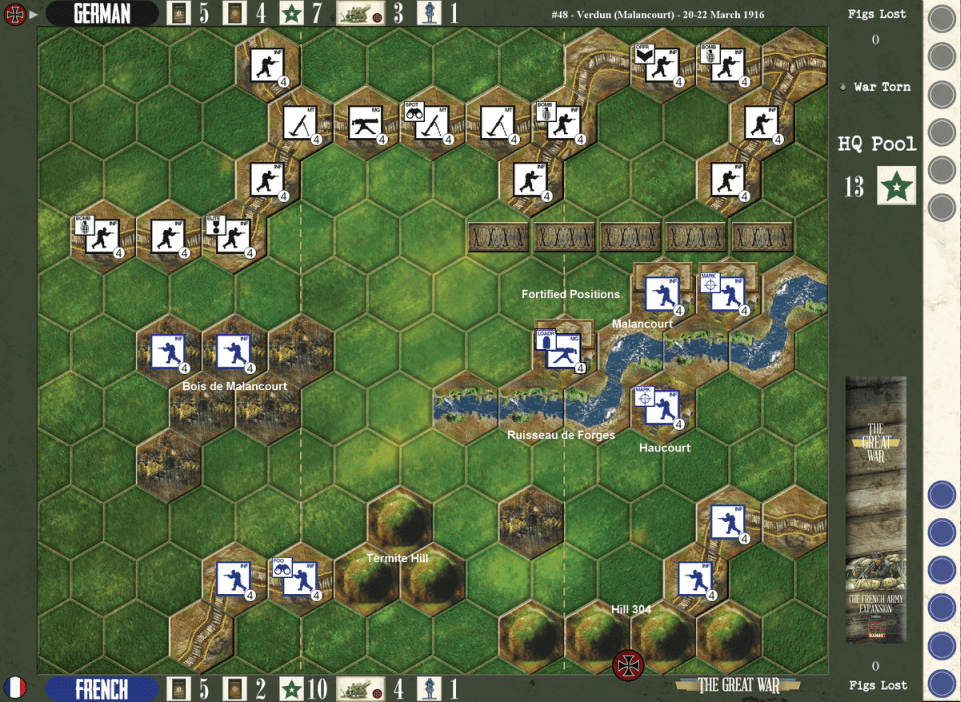
Task: Click the HQ Pool green star token
Action: click(896, 186)
